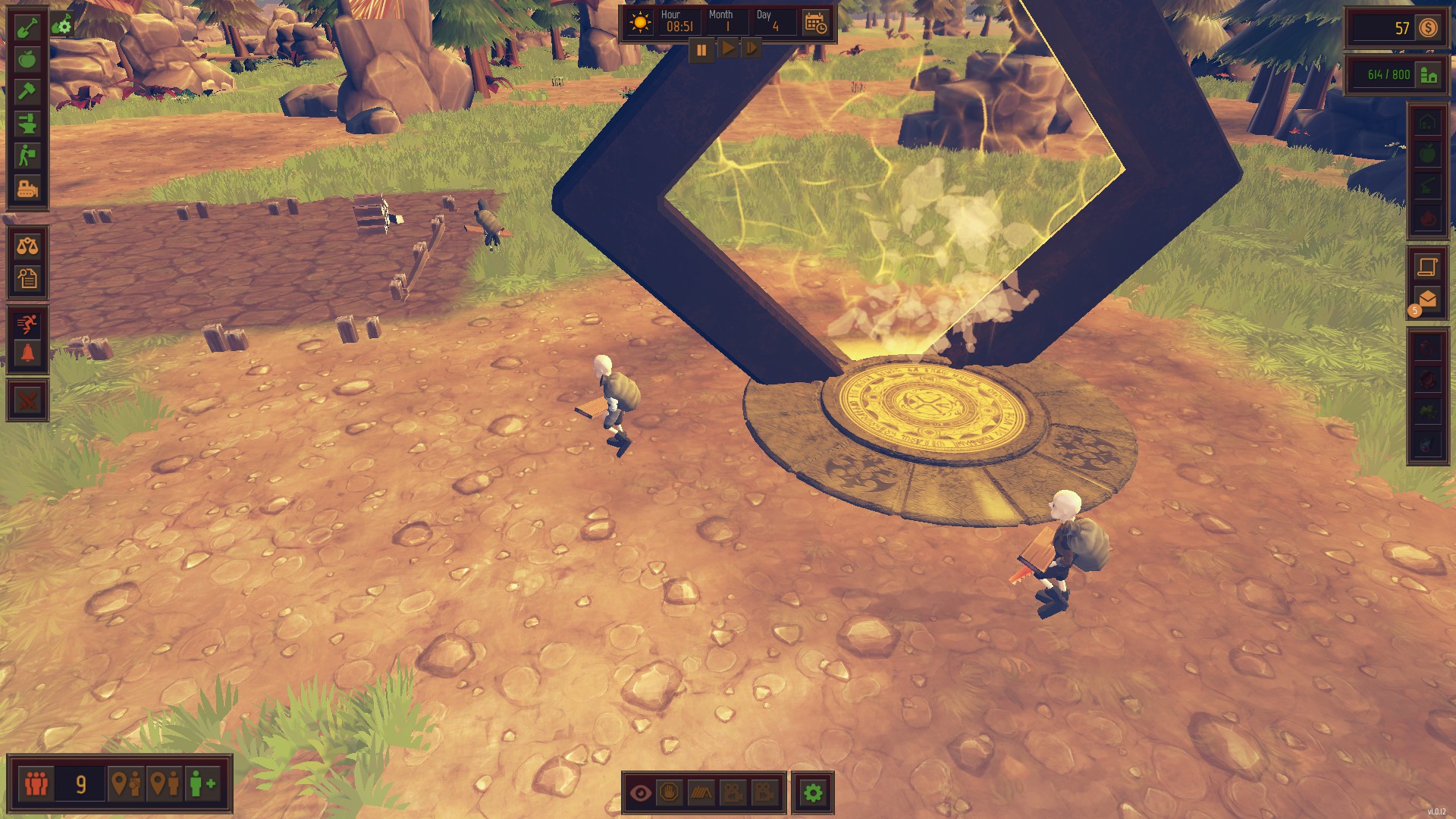This screenshot has width=1456, height=819.
Task: Open the document with magnifier report
Action: [27, 279]
